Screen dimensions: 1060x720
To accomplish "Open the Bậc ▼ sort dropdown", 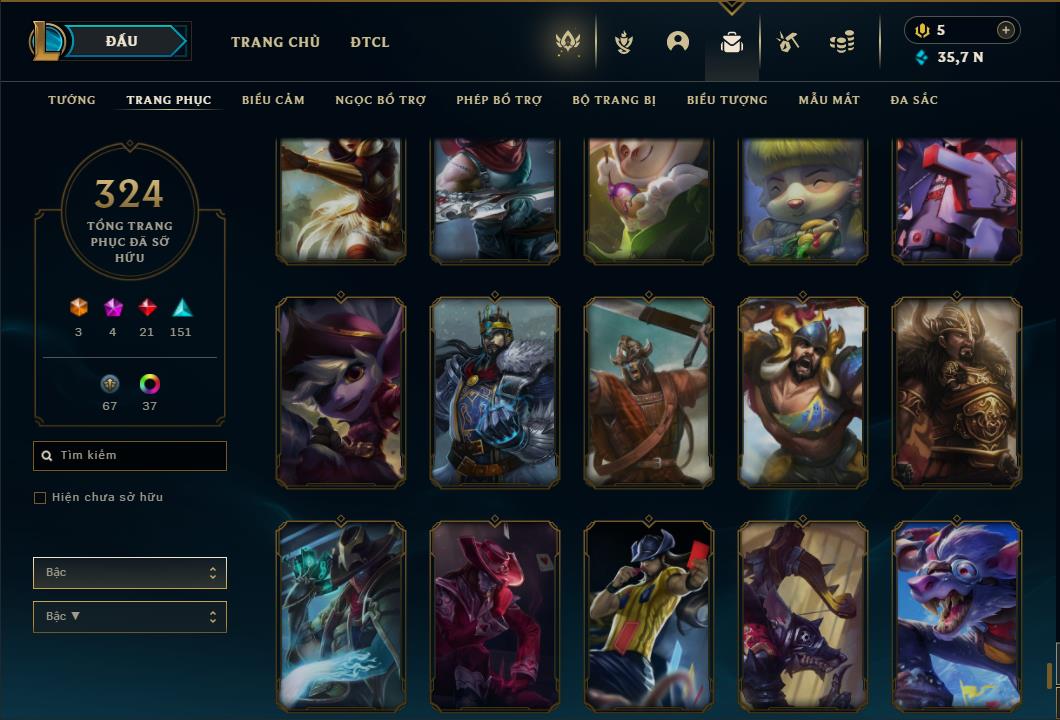I will coord(130,616).
